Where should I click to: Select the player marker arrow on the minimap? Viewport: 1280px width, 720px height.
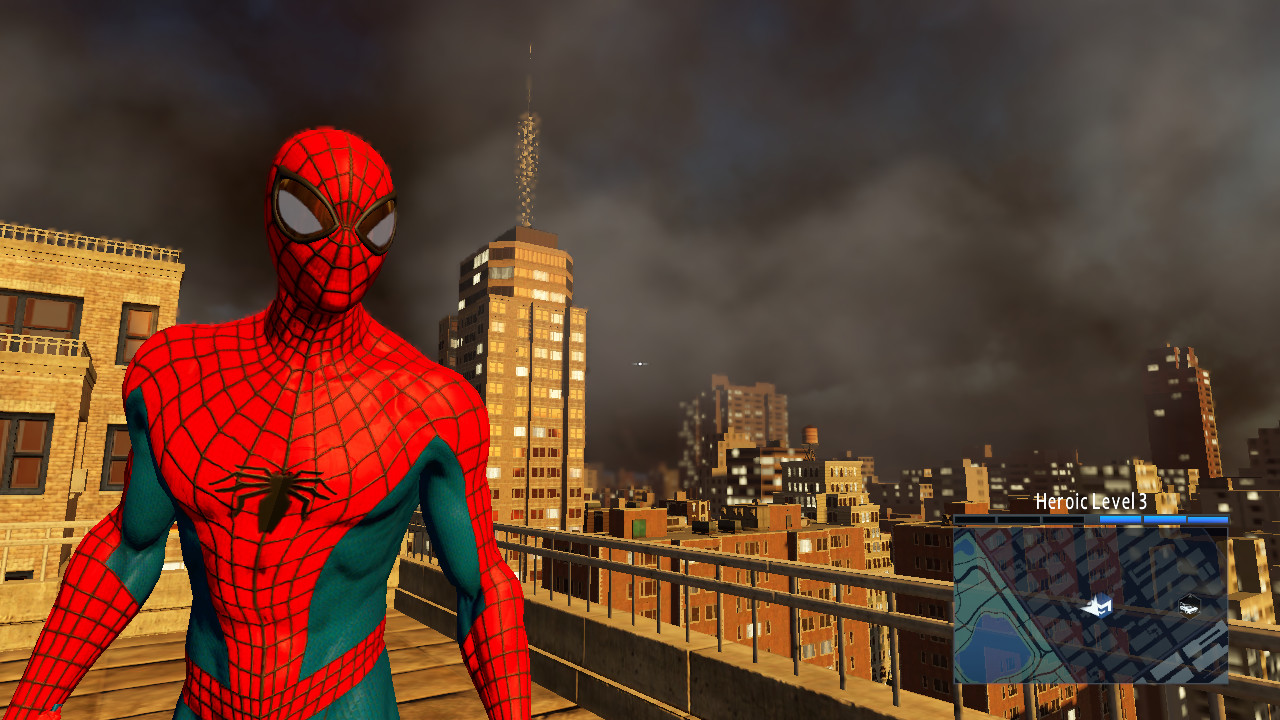(1099, 605)
